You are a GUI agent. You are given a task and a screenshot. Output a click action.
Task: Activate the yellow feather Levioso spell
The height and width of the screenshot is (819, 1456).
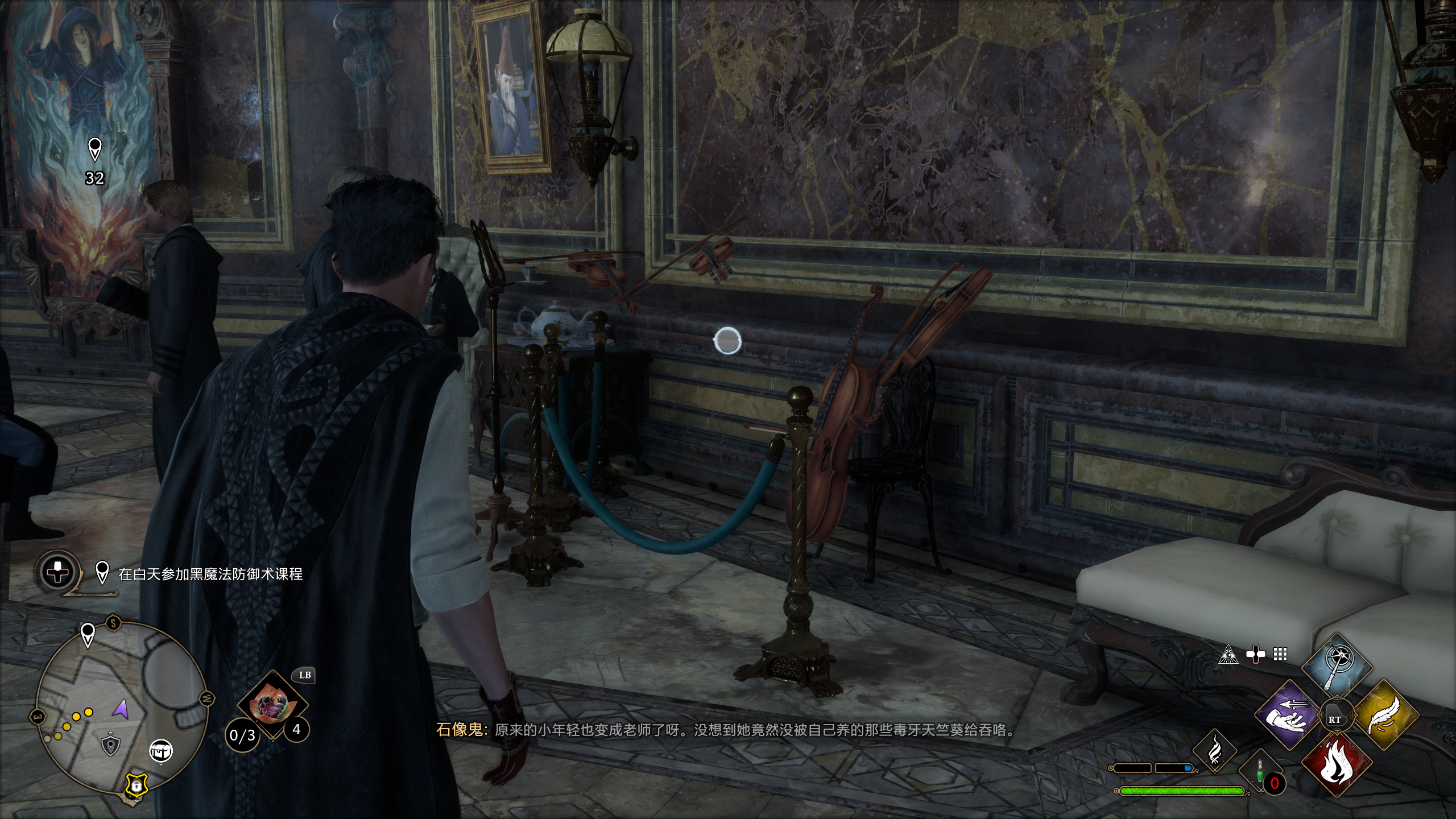point(1385,715)
